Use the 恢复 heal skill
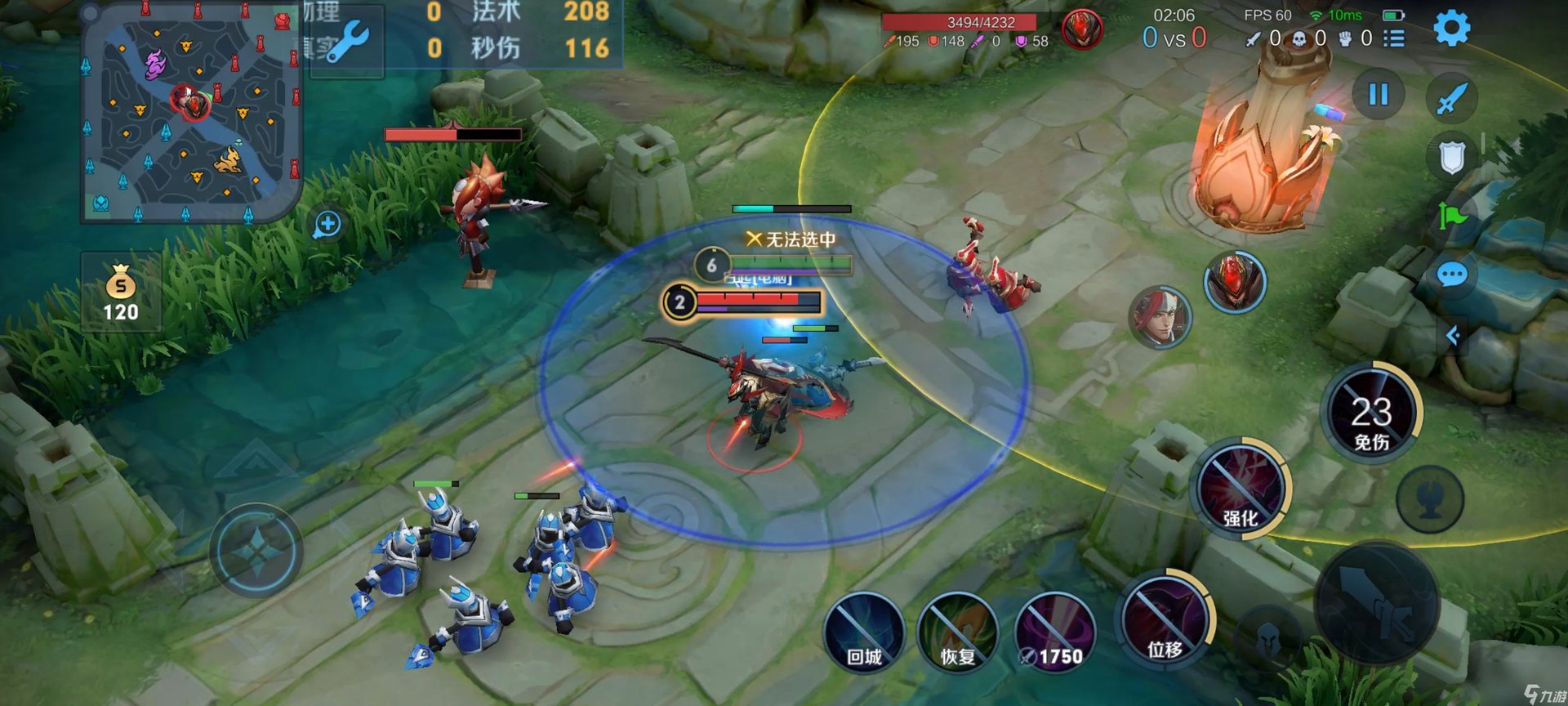 pyautogui.click(x=958, y=634)
